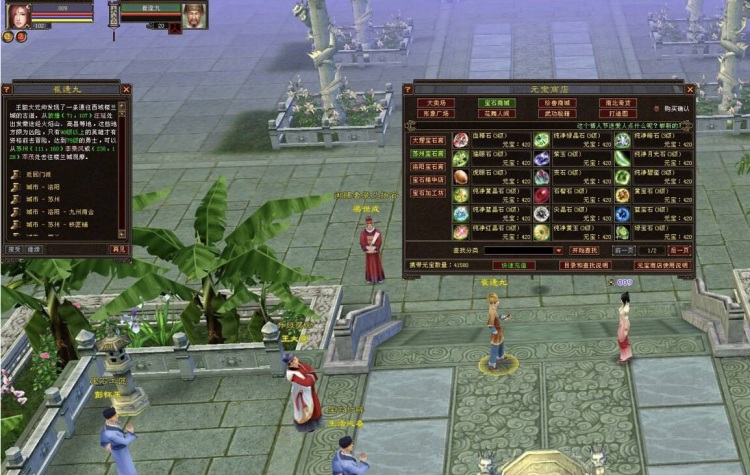Open the 大卖场 shop category
This screenshot has width=750, height=475.
436,102
